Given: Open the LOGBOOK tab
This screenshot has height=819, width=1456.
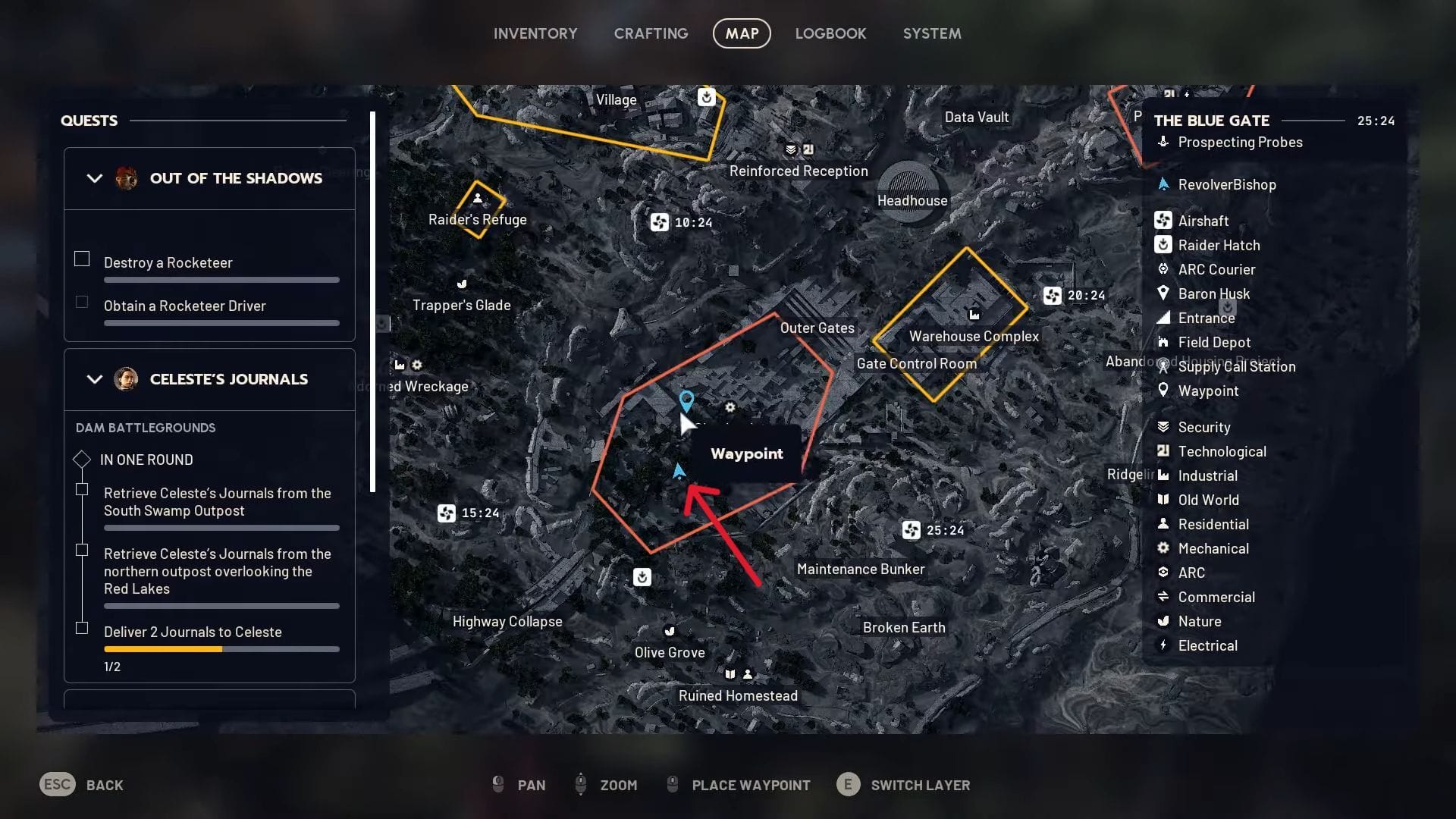Looking at the screenshot, I should tap(830, 33).
